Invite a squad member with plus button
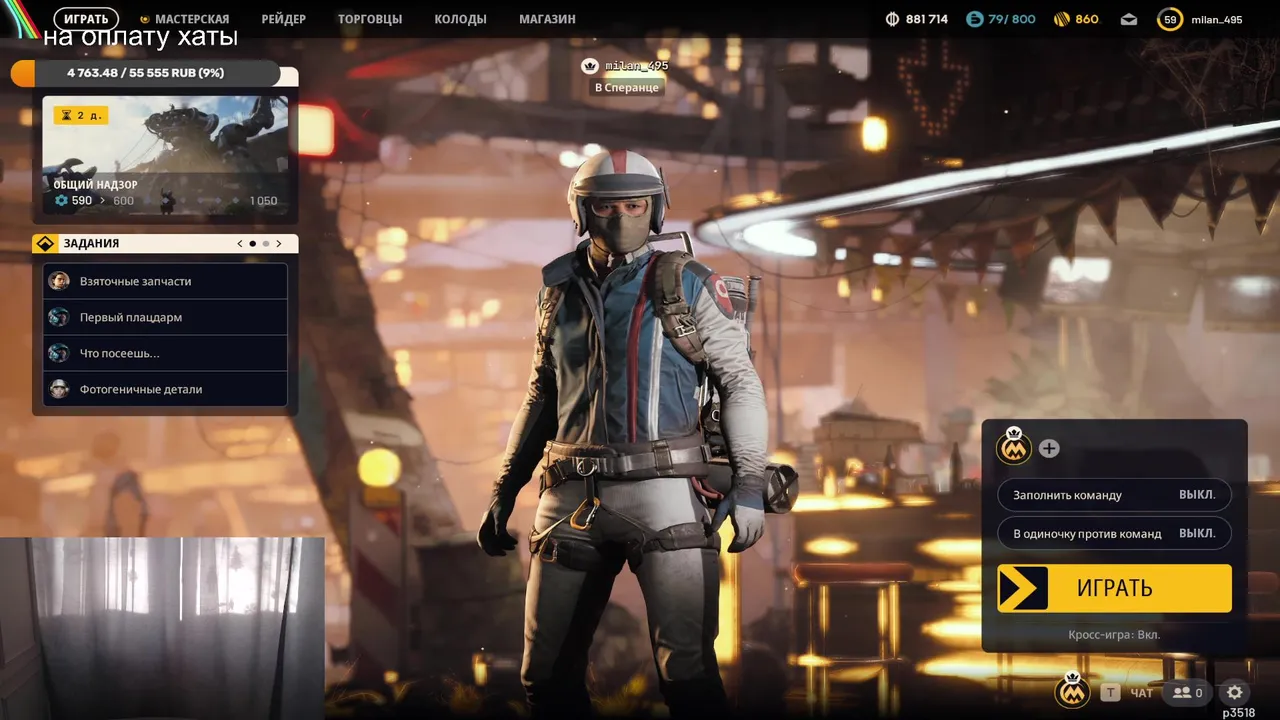Image resolution: width=1280 pixels, height=720 pixels. pos(1048,448)
